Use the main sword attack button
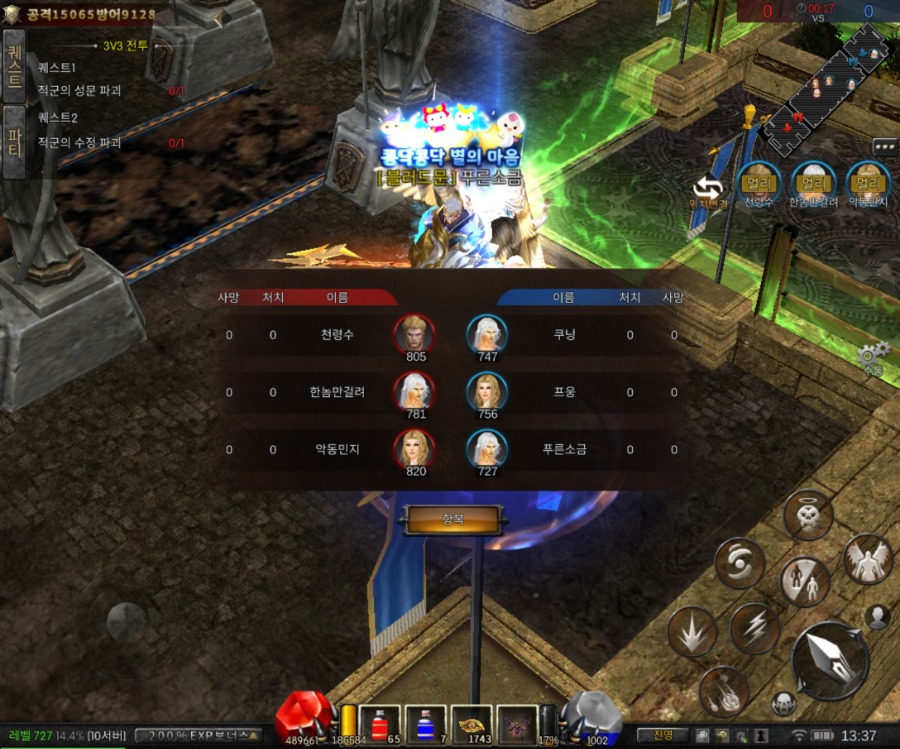Screen dimensions: 900x749 pyautogui.click(x=830, y=660)
